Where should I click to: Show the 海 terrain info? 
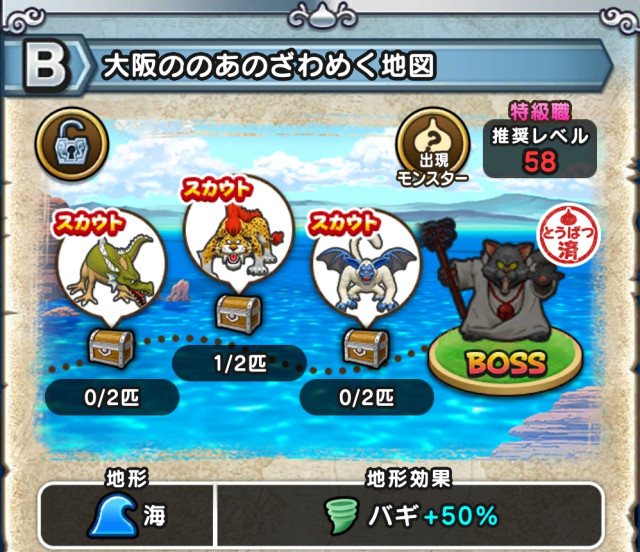[x=127, y=515]
